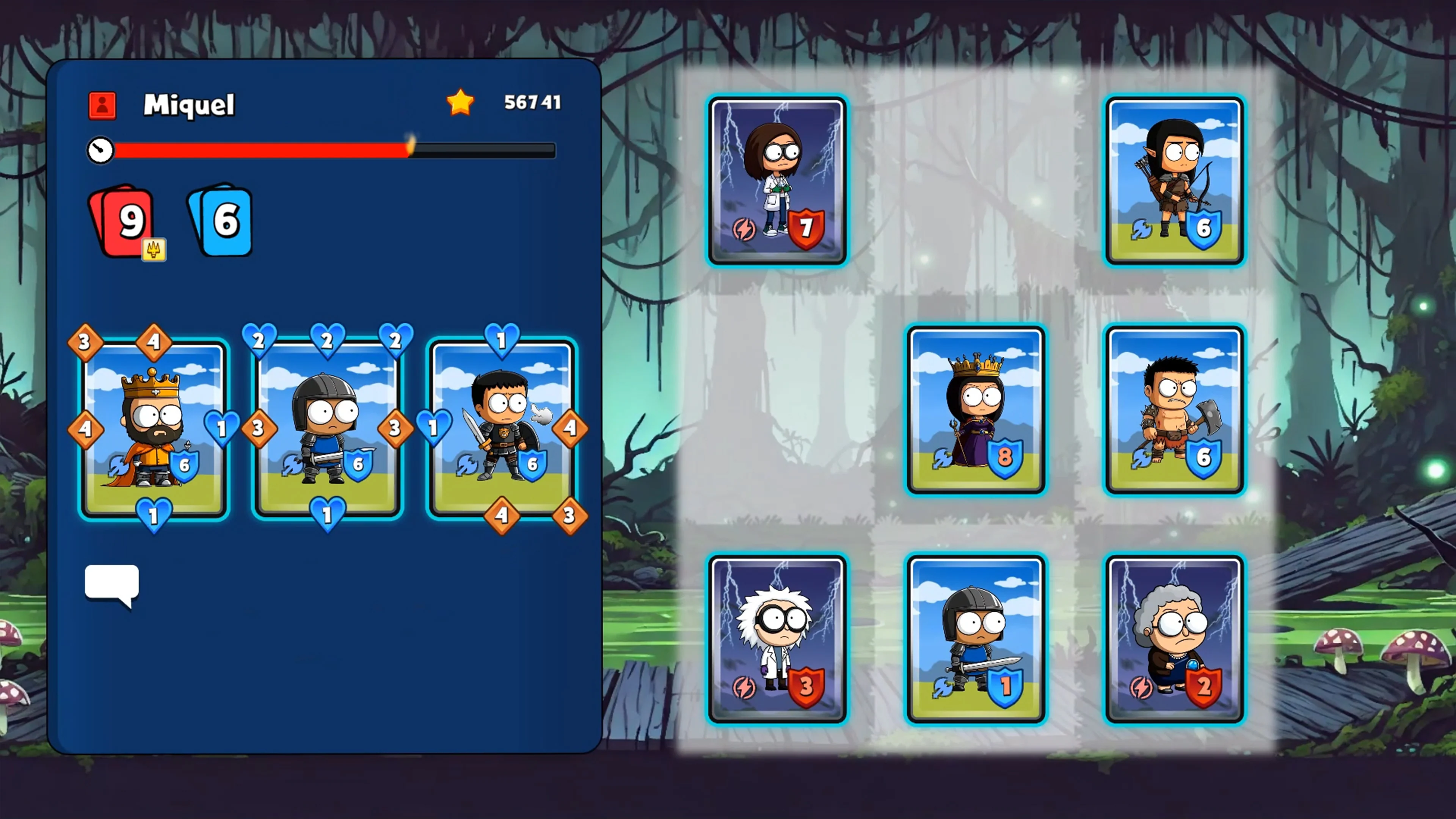This screenshot has width=1456, height=819.
Task: Select the crown badge on the red deck
Action: [x=154, y=251]
